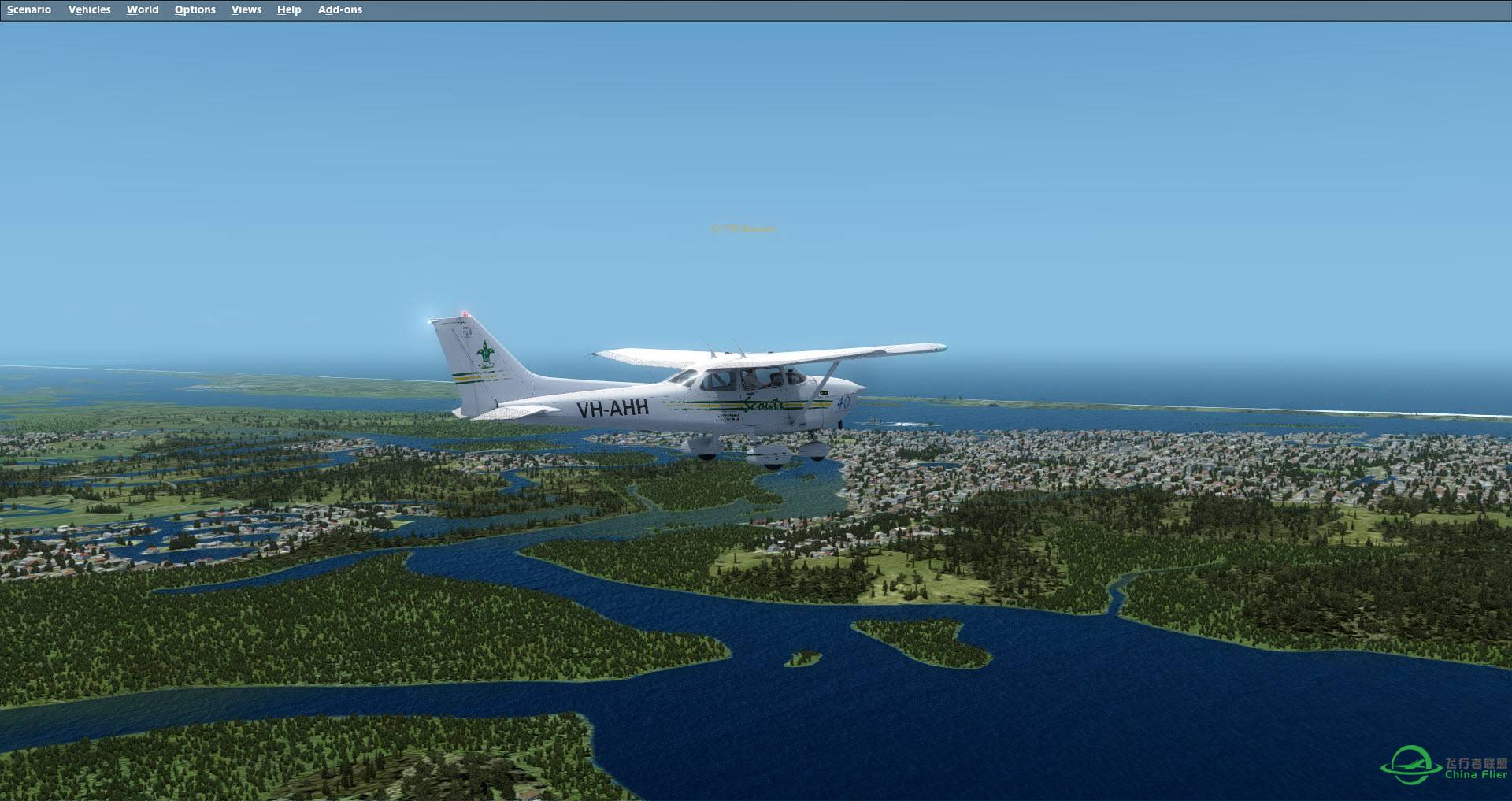This screenshot has width=1512, height=801.
Task: Show the Options menu
Action: pos(195,9)
